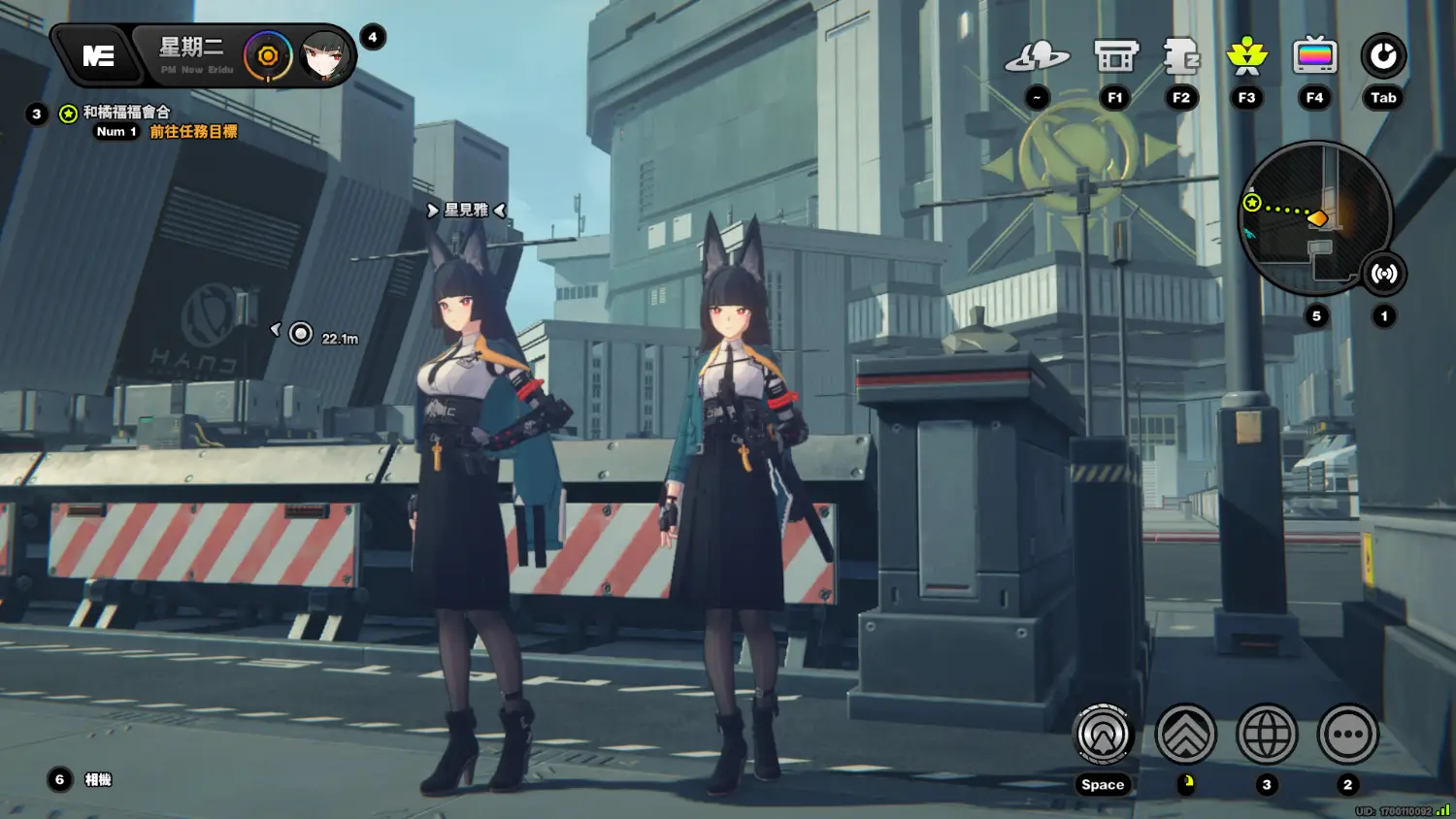Click the sleeping document icon
The height and width of the screenshot is (819, 1456).
coord(1181,57)
